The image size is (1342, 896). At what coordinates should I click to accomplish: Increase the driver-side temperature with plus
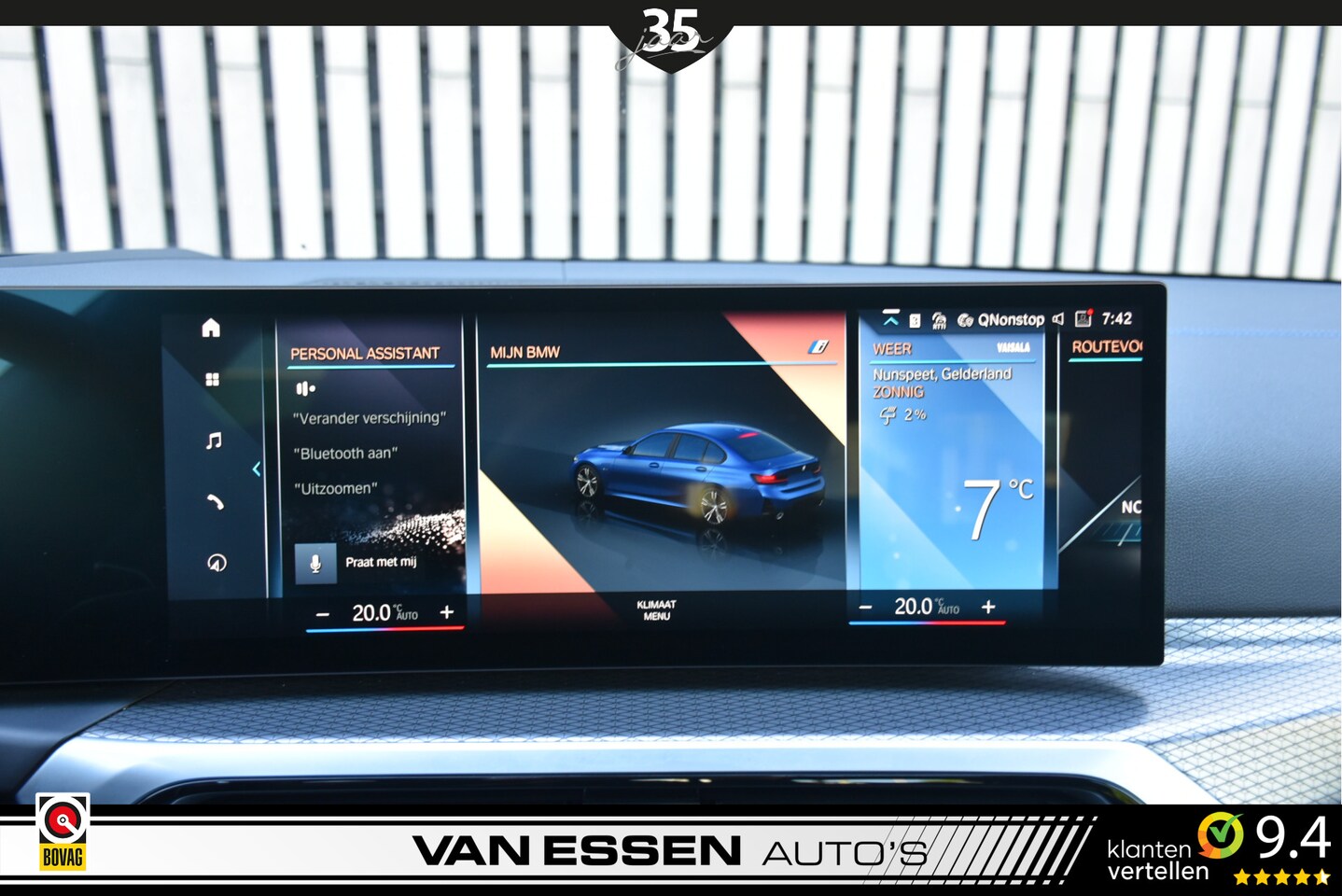point(447,612)
